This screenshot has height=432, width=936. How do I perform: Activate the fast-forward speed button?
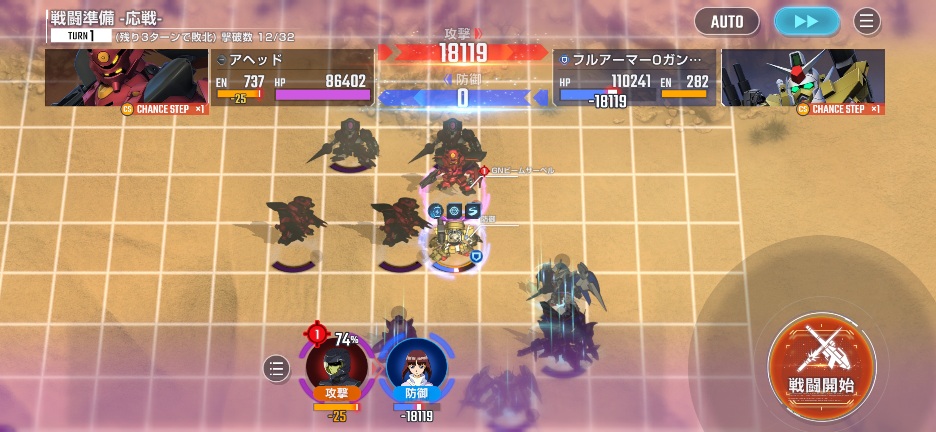tap(806, 21)
